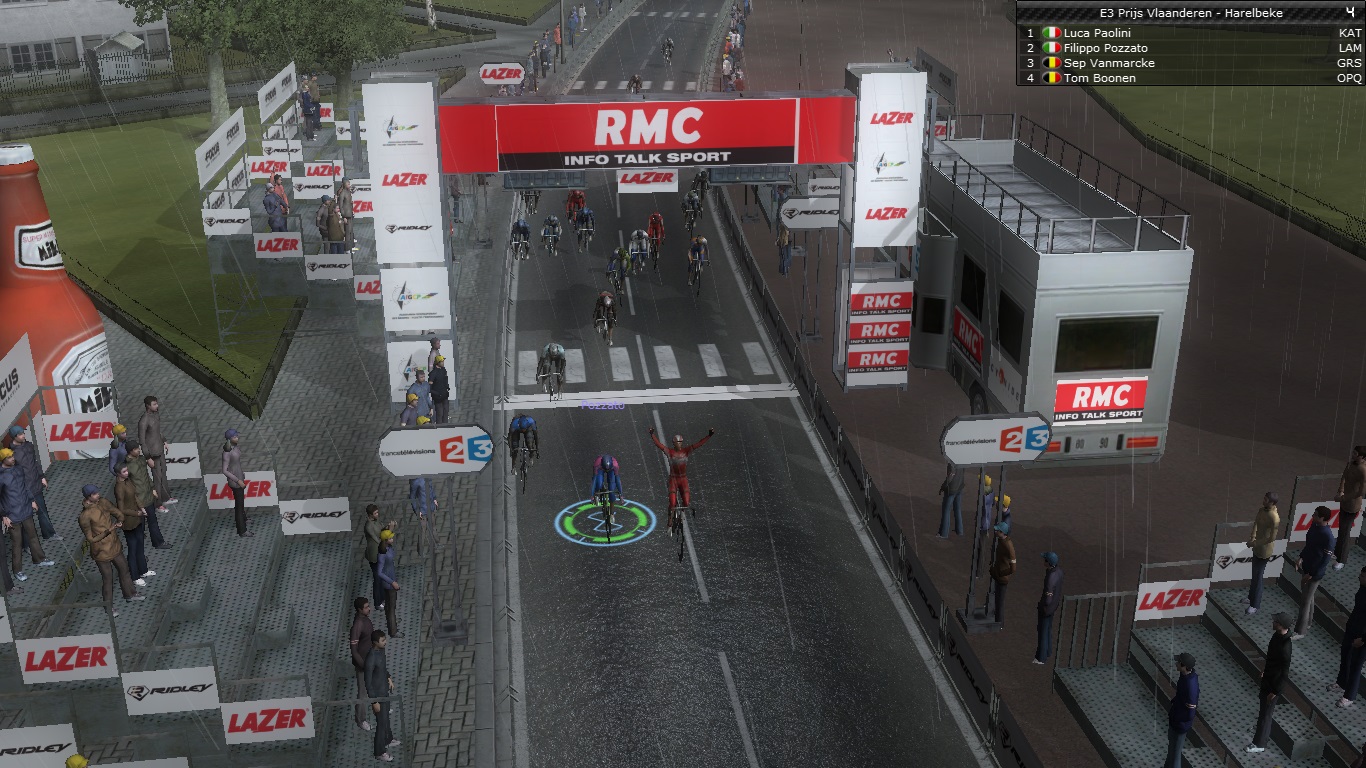
Task: Select the rider with the green selection ring
Action: pos(606,495)
